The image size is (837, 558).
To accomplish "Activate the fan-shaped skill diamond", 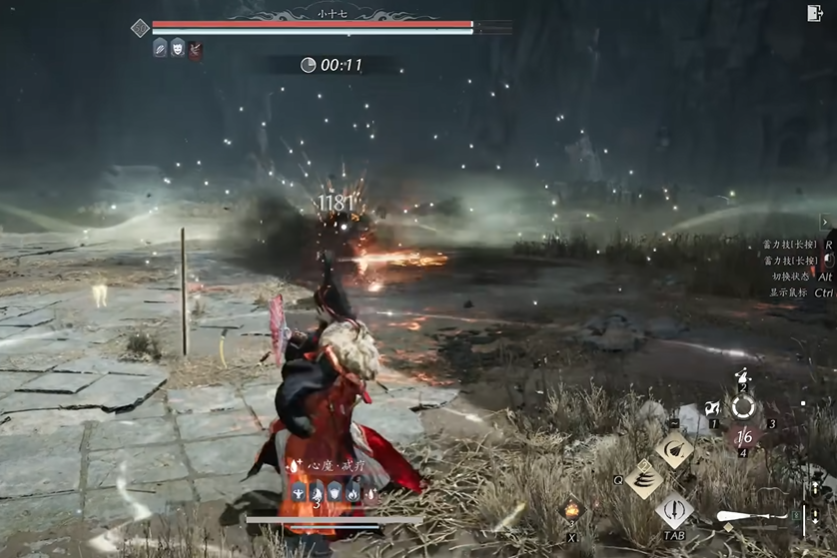I will coord(674,448).
